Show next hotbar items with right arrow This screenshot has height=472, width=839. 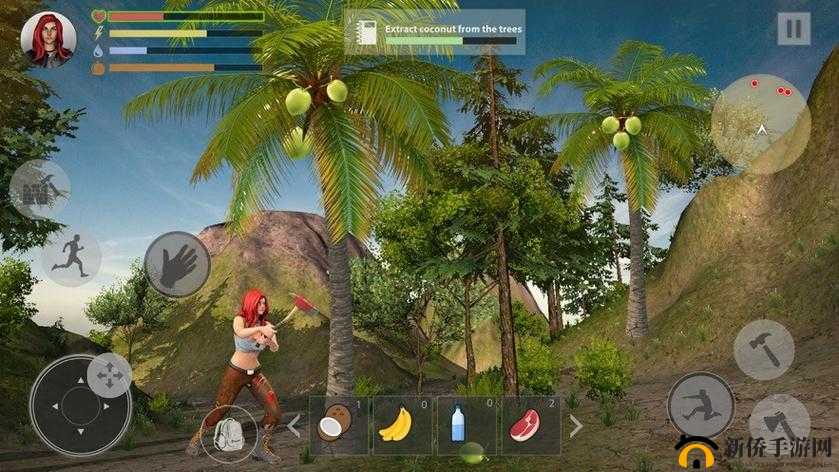tap(576, 426)
